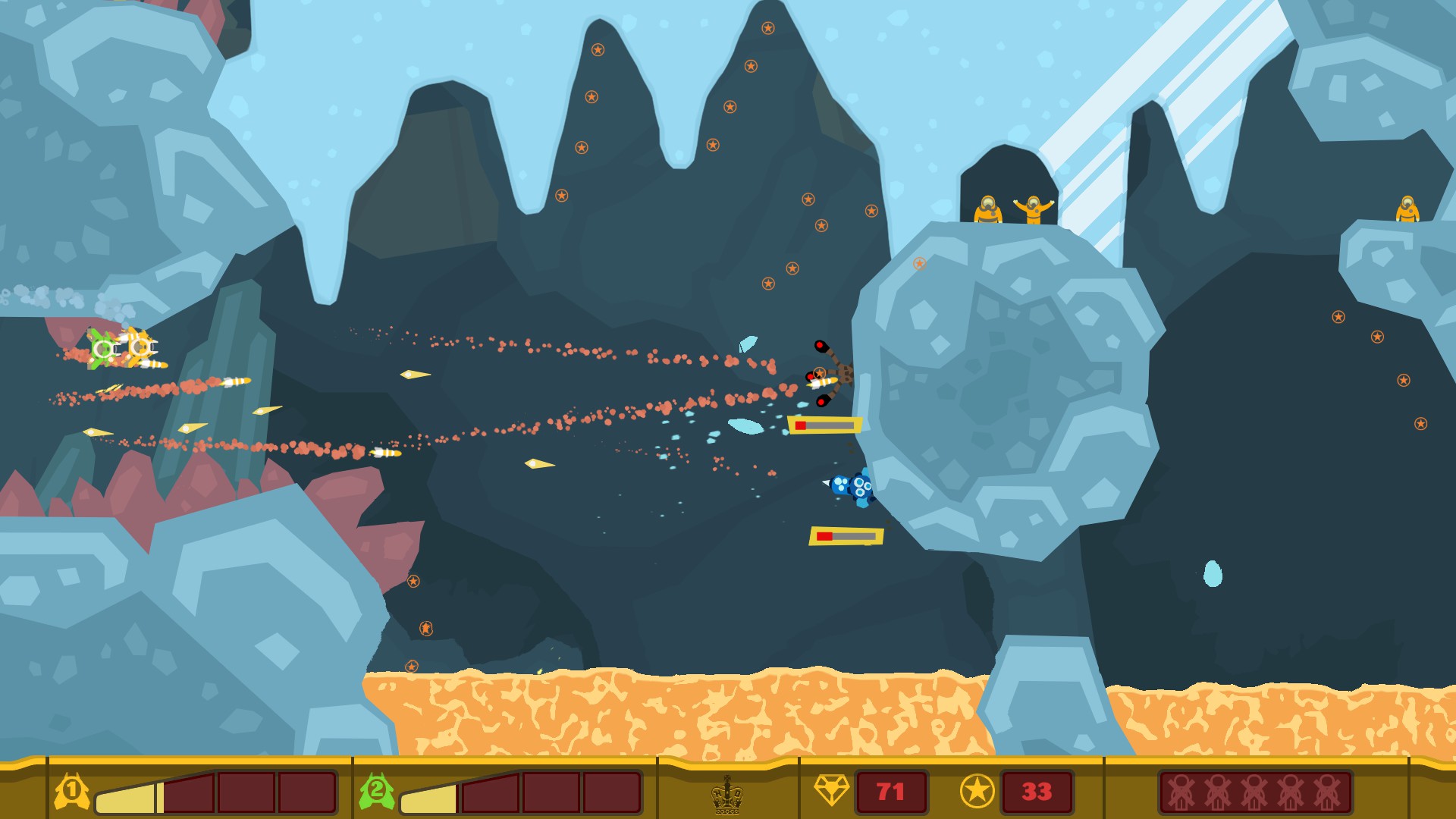The height and width of the screenshot is (819, 1456).
Task: Click the spider enemy's red health bar
Action: [x=827, y=426]
